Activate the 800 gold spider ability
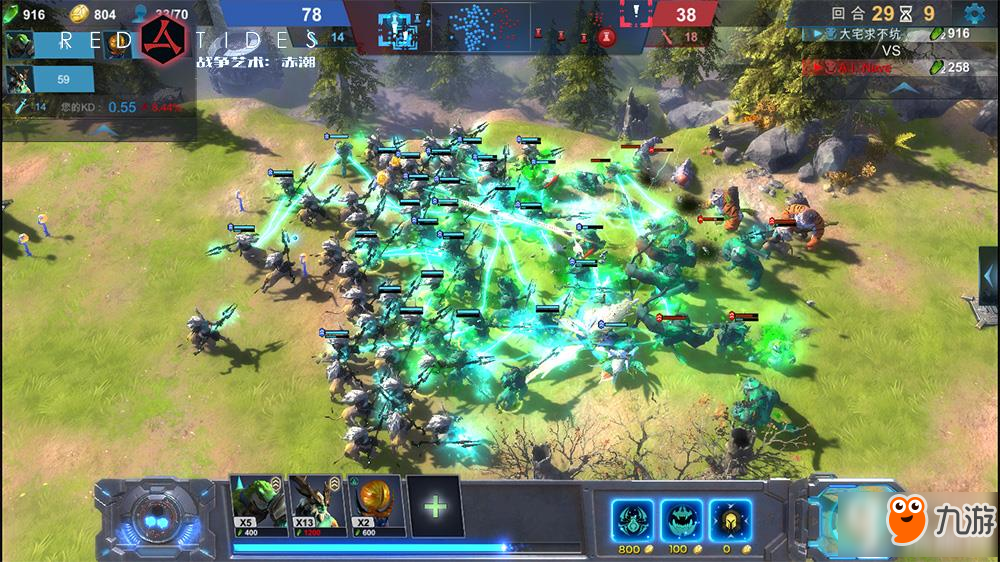Screen dimensions: 1000x562 632,520
